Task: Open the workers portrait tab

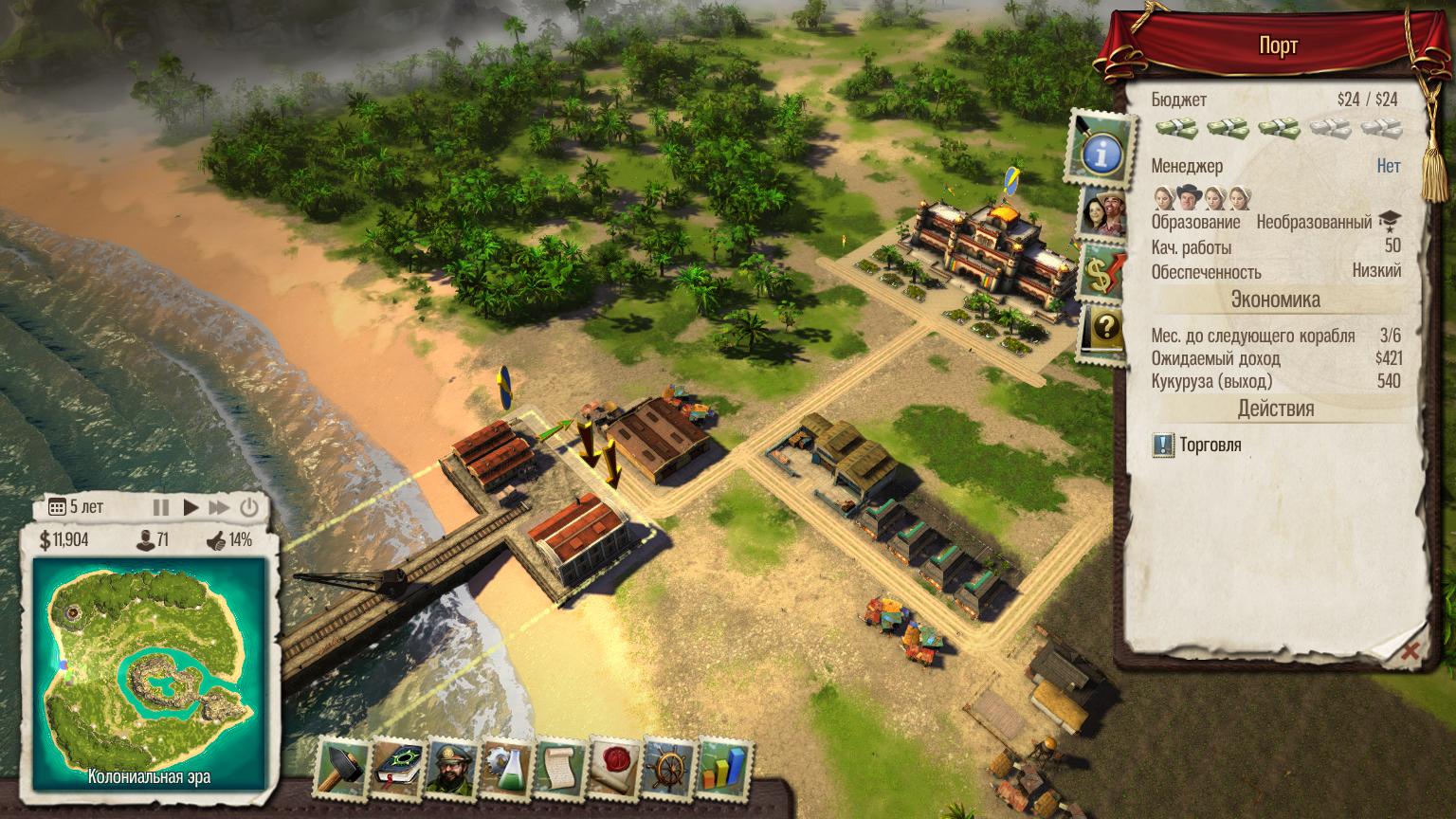Action: pos(1101,210)
